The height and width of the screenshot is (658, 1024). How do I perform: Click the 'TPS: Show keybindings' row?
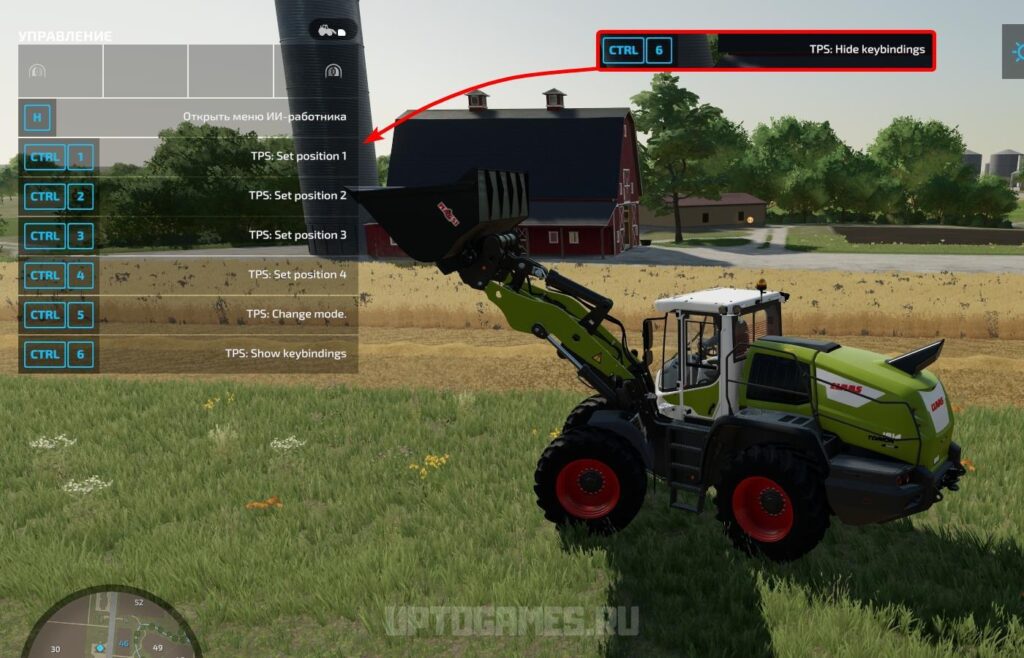pyautogui.click(x=188, y=353)
